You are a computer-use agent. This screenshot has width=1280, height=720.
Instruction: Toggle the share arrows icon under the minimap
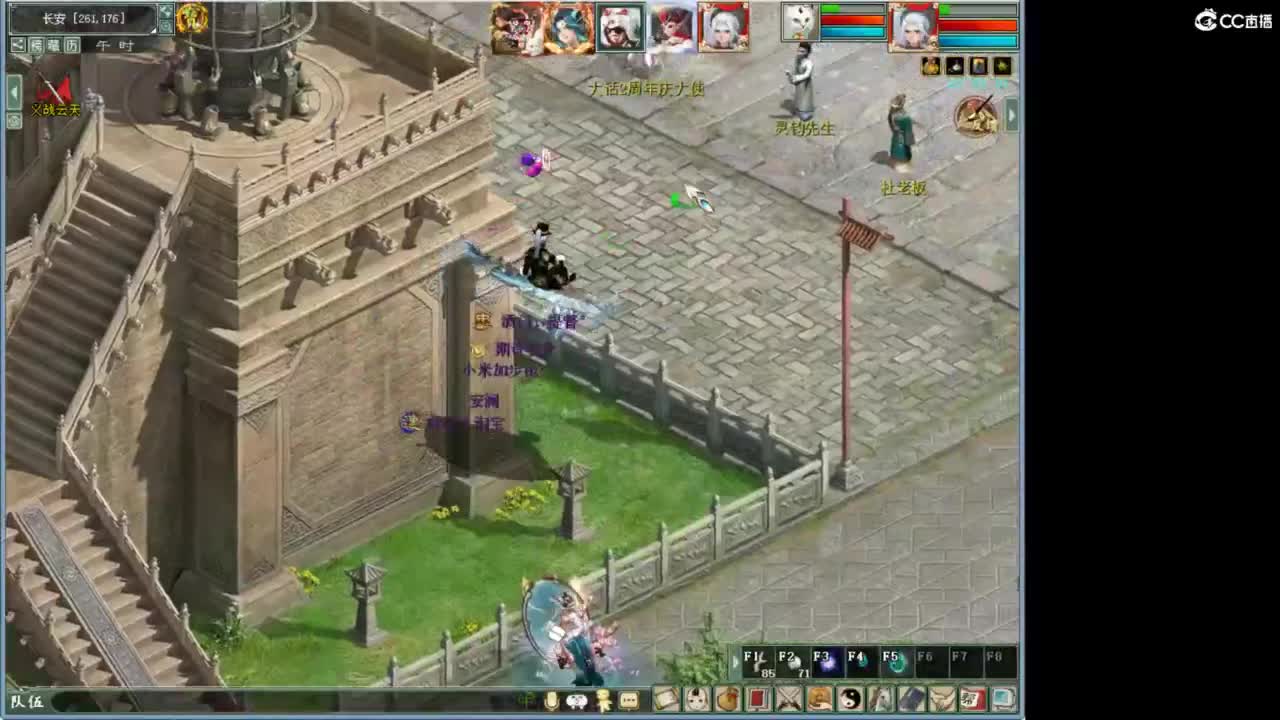19,45
